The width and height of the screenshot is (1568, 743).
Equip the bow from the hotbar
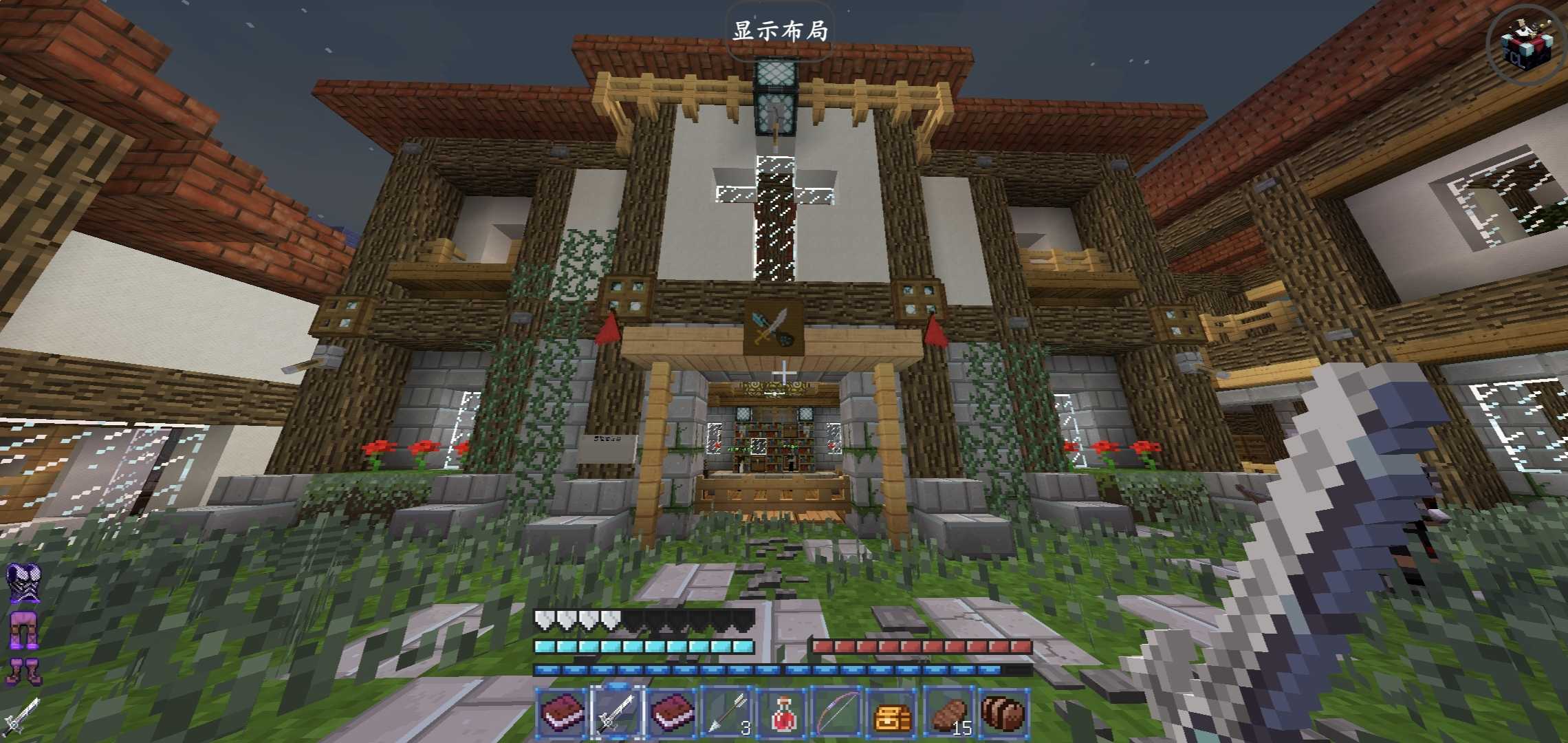838,711
